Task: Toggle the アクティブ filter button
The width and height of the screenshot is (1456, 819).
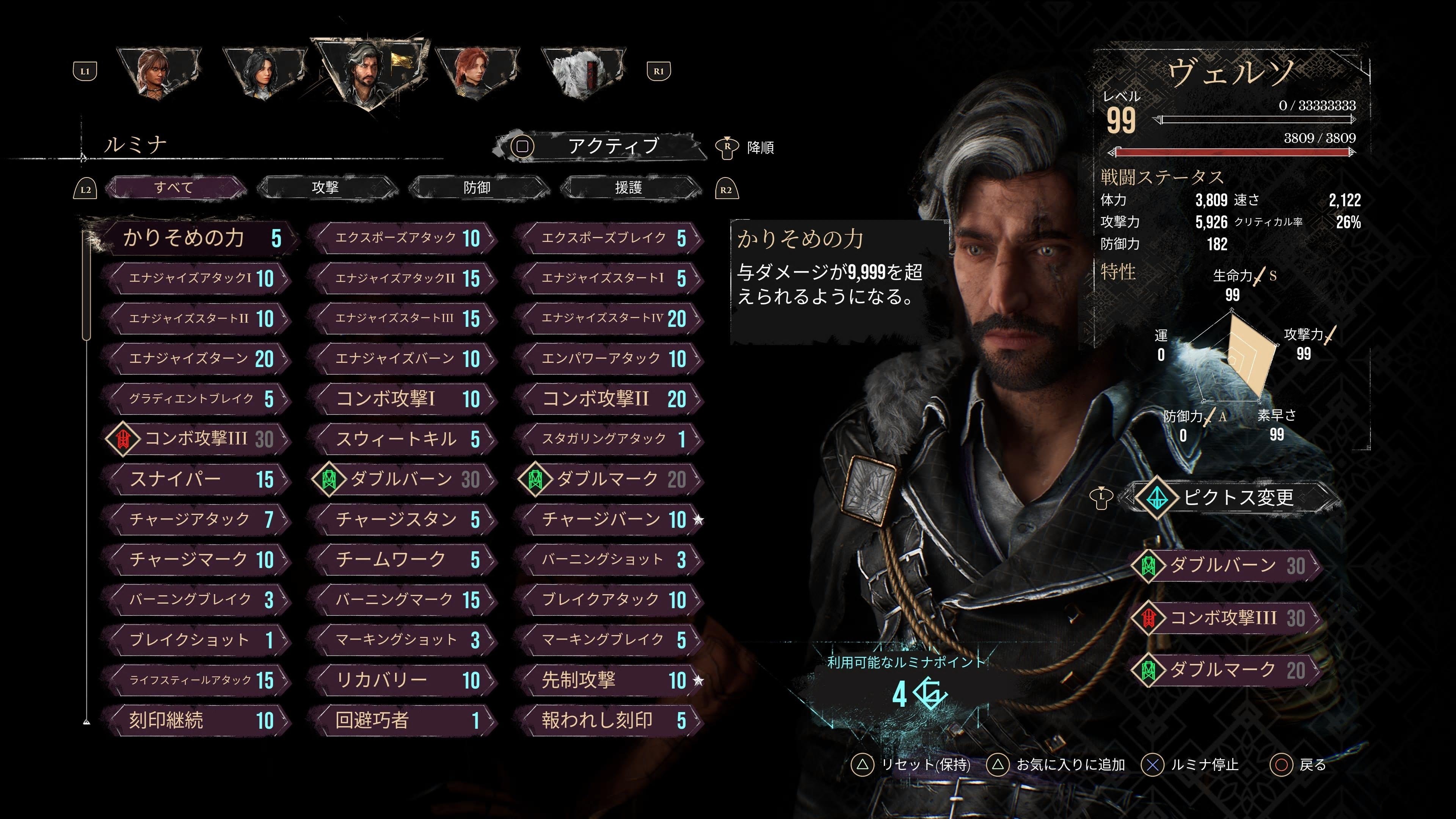Action: [x=601, y=146]
